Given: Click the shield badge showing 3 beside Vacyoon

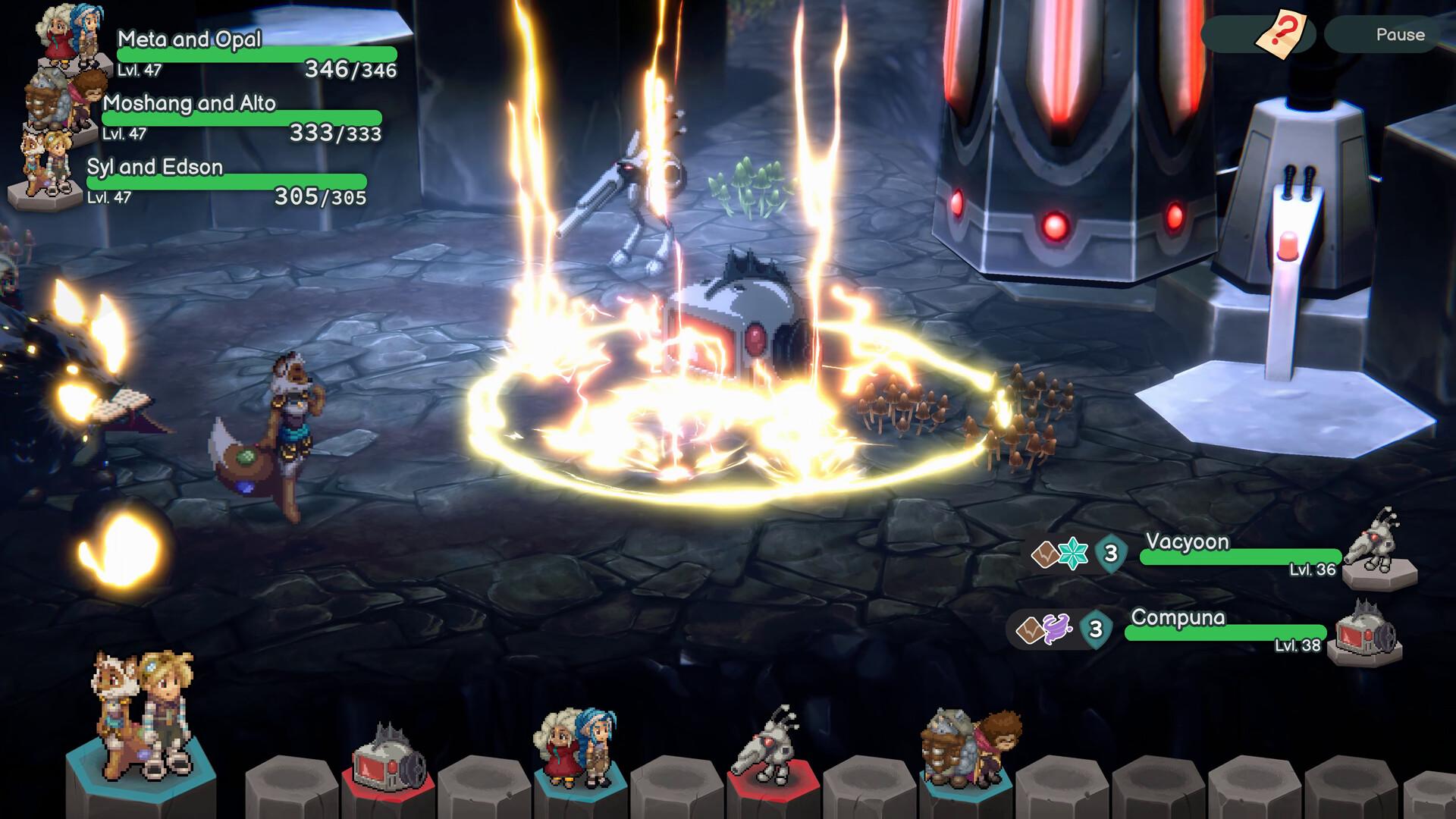Looking at the screenshot, I should (1112, 554).
